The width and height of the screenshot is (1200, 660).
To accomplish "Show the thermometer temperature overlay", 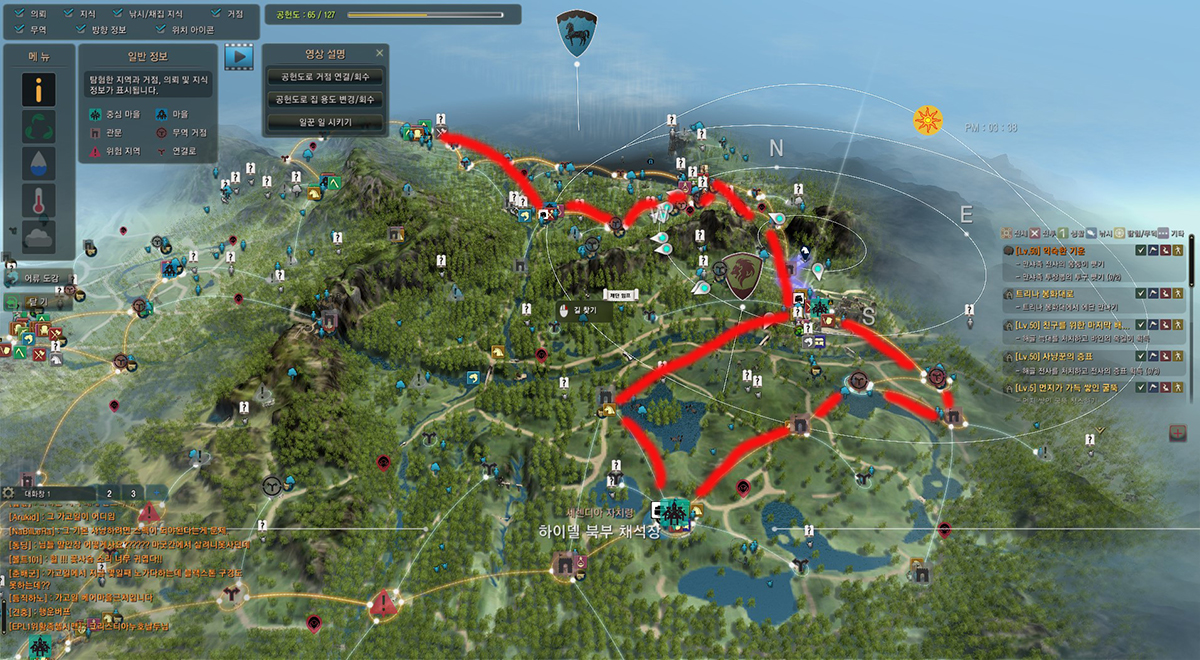I will tap(39, 200).
